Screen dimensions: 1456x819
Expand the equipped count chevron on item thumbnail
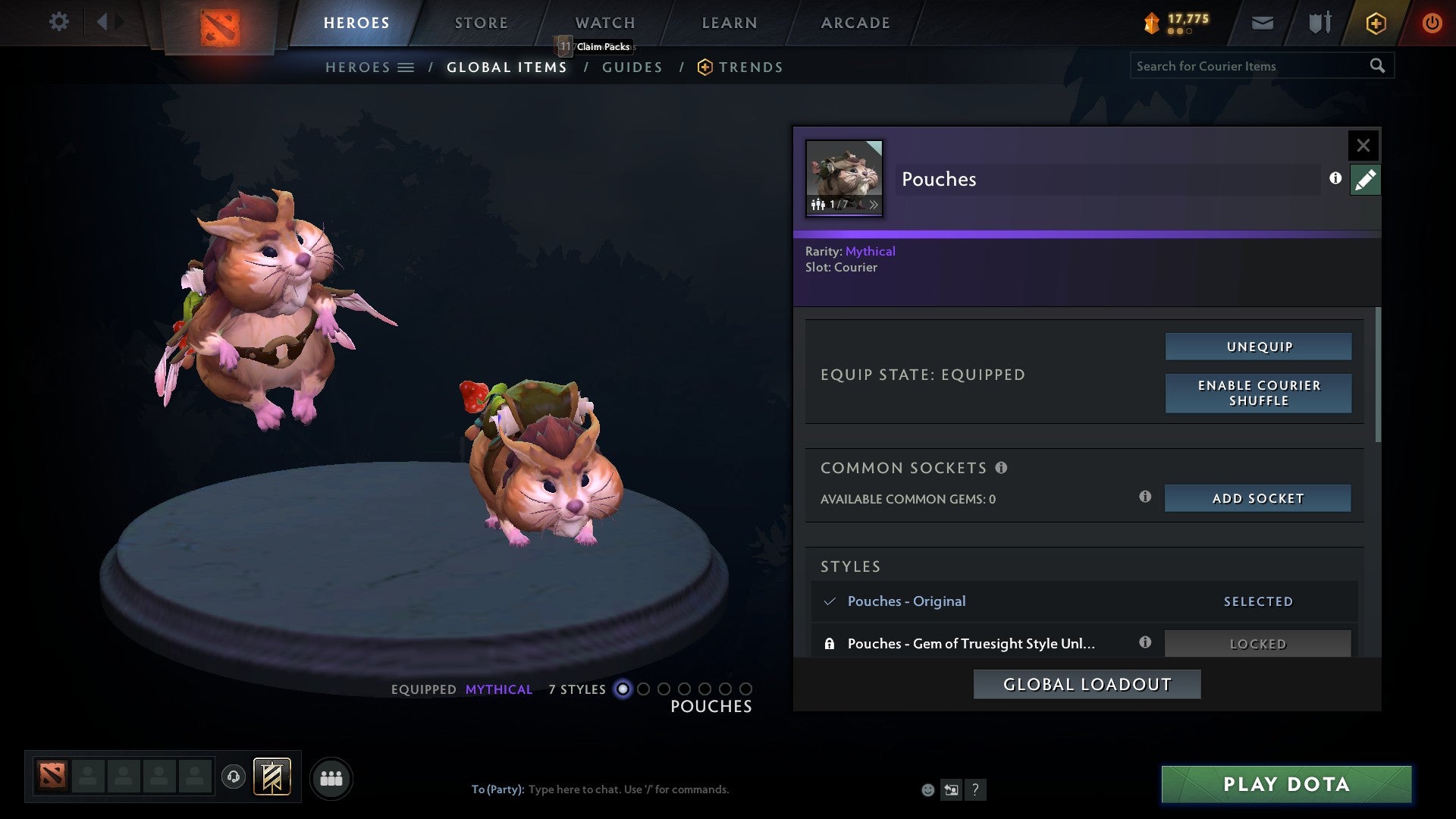tap(874, 205)
